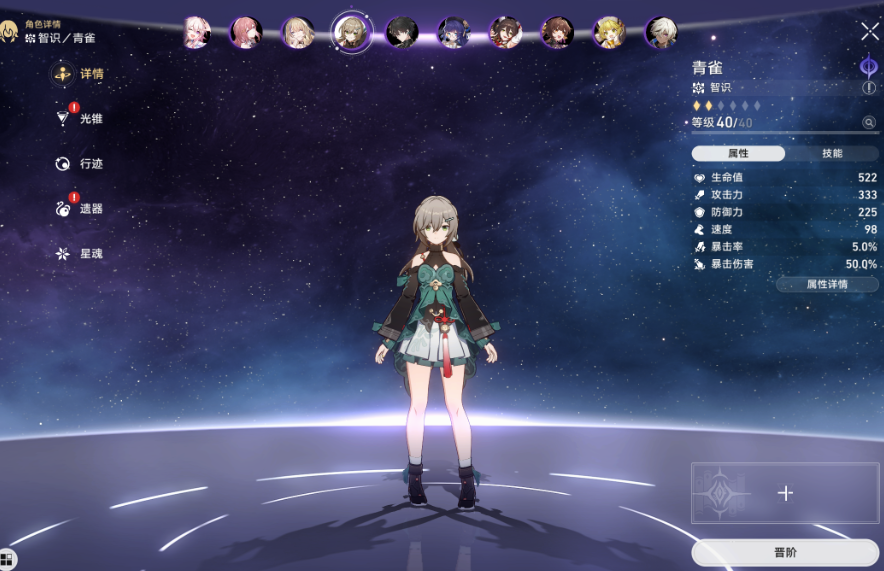Image resolution: width=884 pixels, height=571 pixels.
Task: Switch to the 技能 skills tab
Action: coord(831,153)
